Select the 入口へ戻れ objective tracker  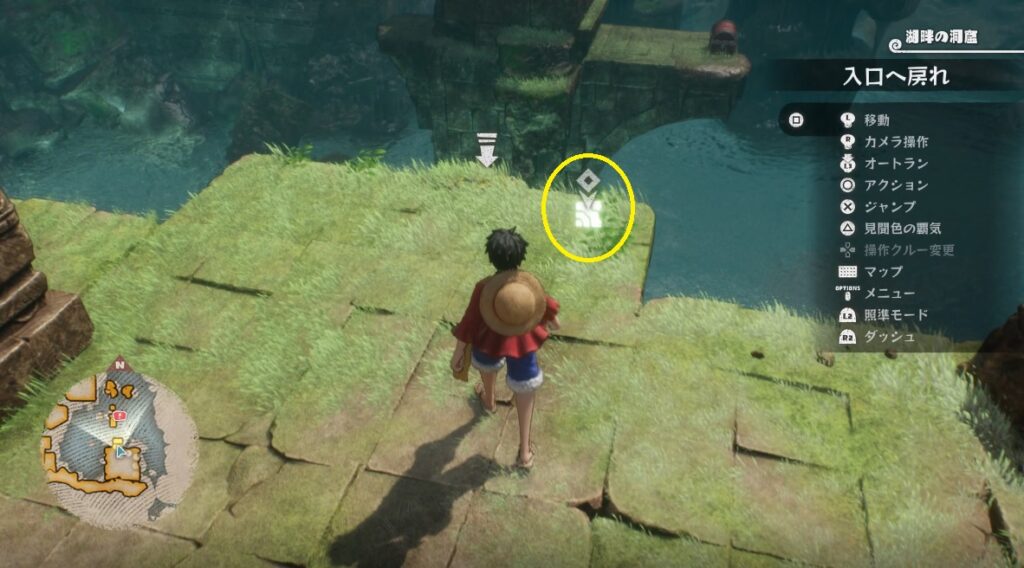tap(895, 76)
